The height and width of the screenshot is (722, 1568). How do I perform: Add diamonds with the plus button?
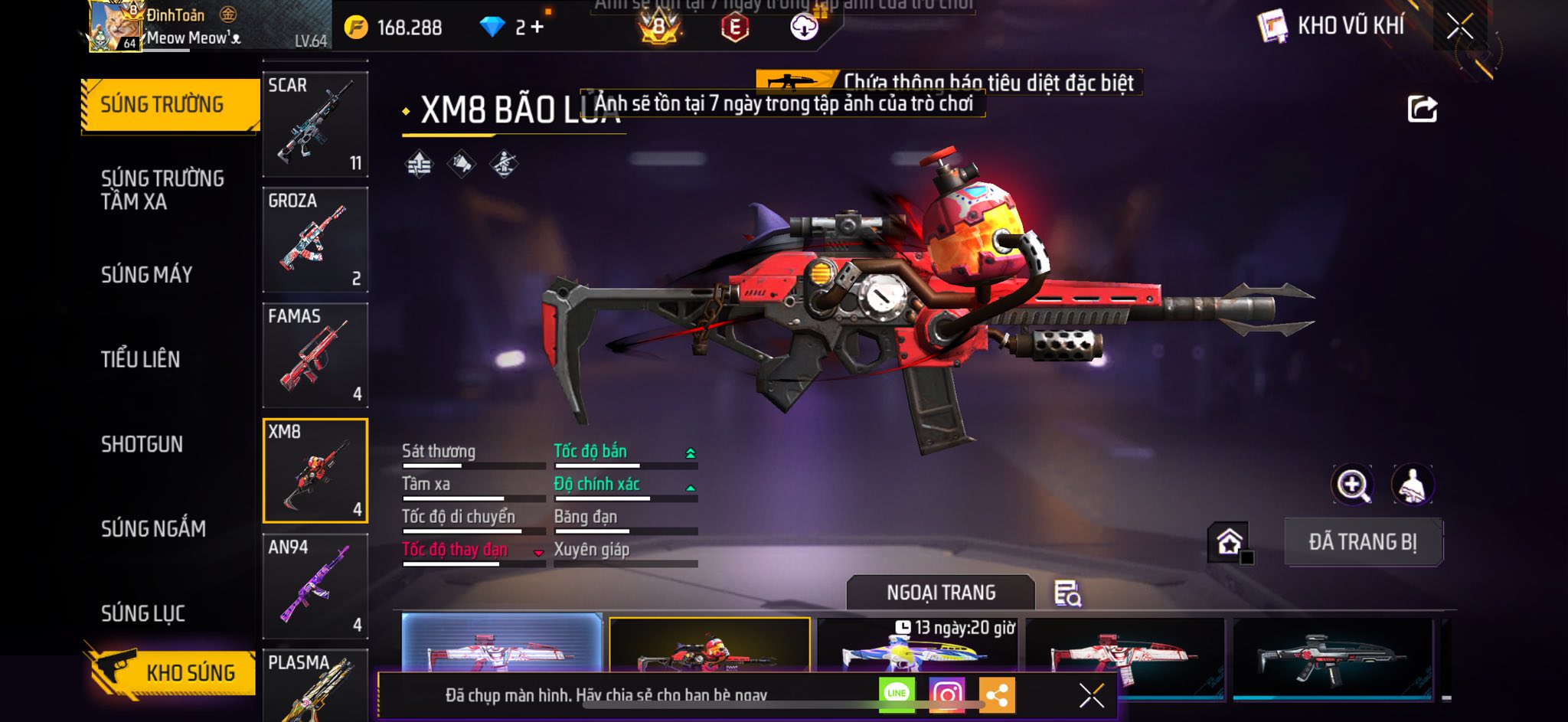point(537,28)
